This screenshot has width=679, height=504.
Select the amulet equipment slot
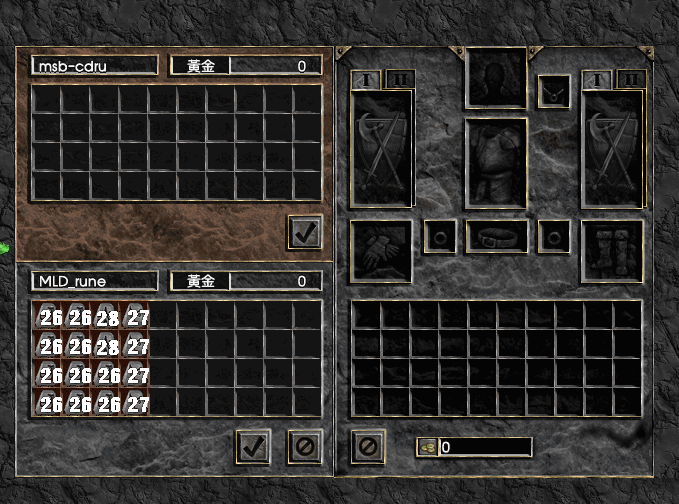(x=554, y=92)
